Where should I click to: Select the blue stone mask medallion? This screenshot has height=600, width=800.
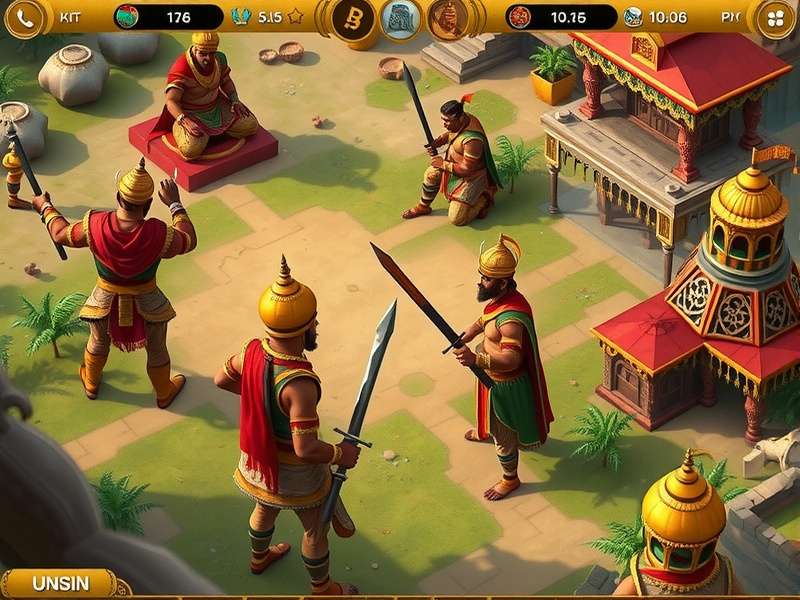[400, 19]
